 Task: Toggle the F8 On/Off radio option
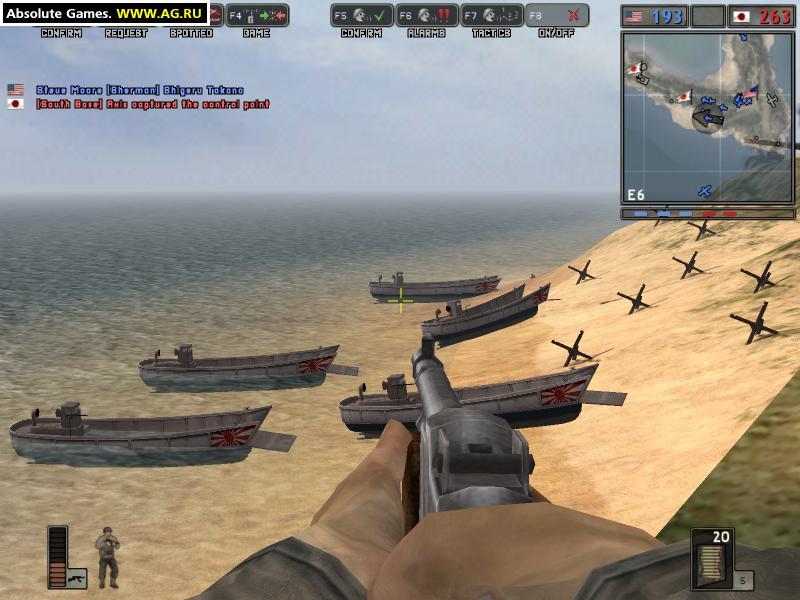pos(557,16)
